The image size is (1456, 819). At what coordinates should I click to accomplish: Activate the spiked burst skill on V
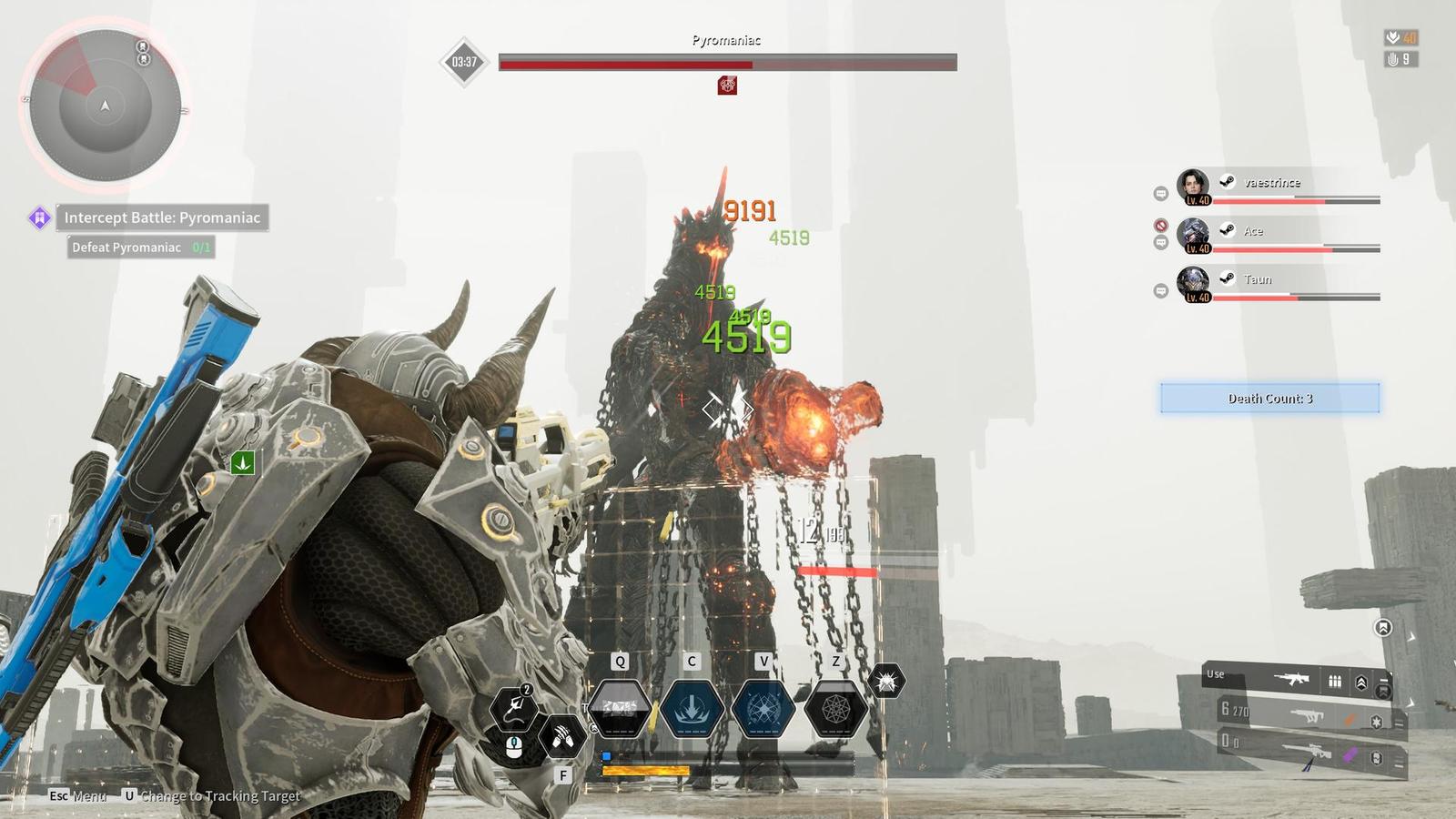tap(763, 707)
